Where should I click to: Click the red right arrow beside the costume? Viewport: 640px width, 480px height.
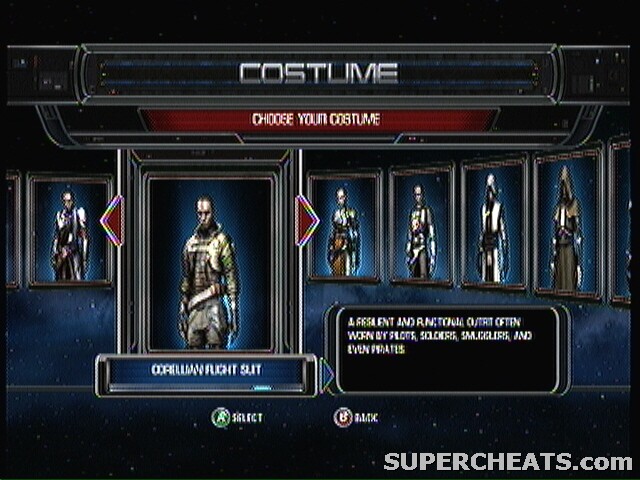point(307,218)
